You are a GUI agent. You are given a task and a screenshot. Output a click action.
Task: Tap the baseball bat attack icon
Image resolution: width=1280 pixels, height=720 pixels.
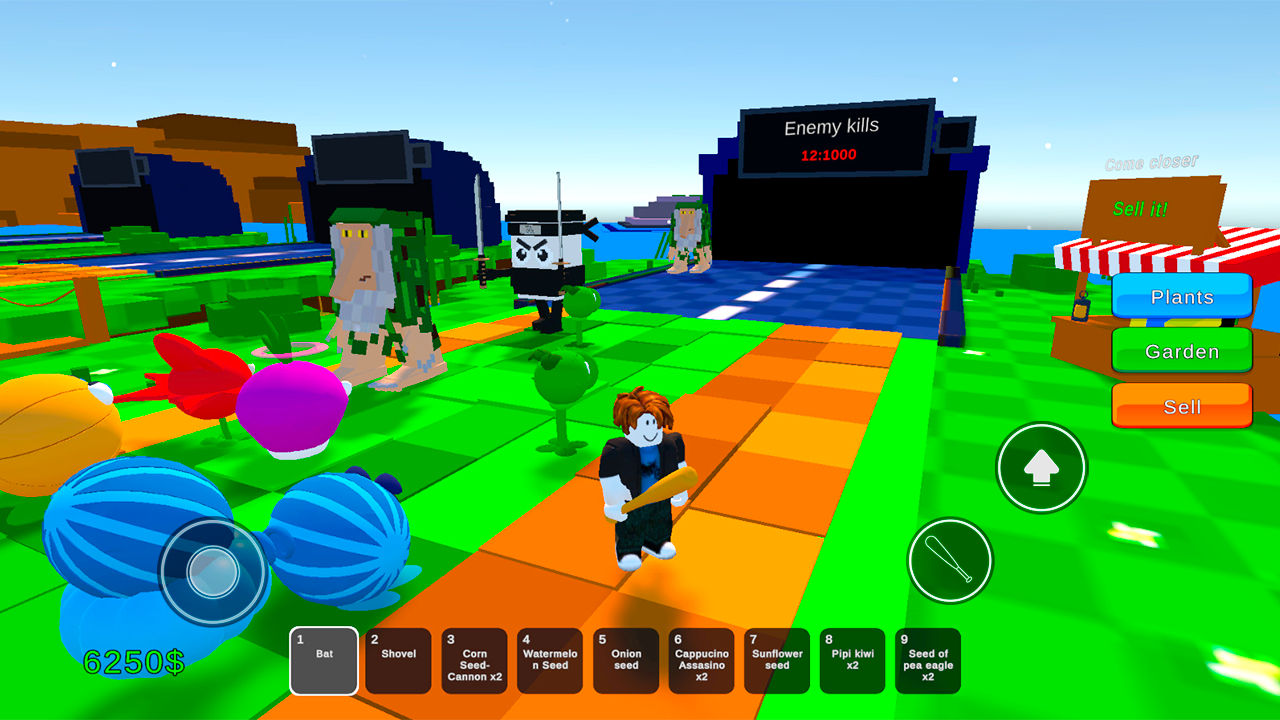coord(949,560)
